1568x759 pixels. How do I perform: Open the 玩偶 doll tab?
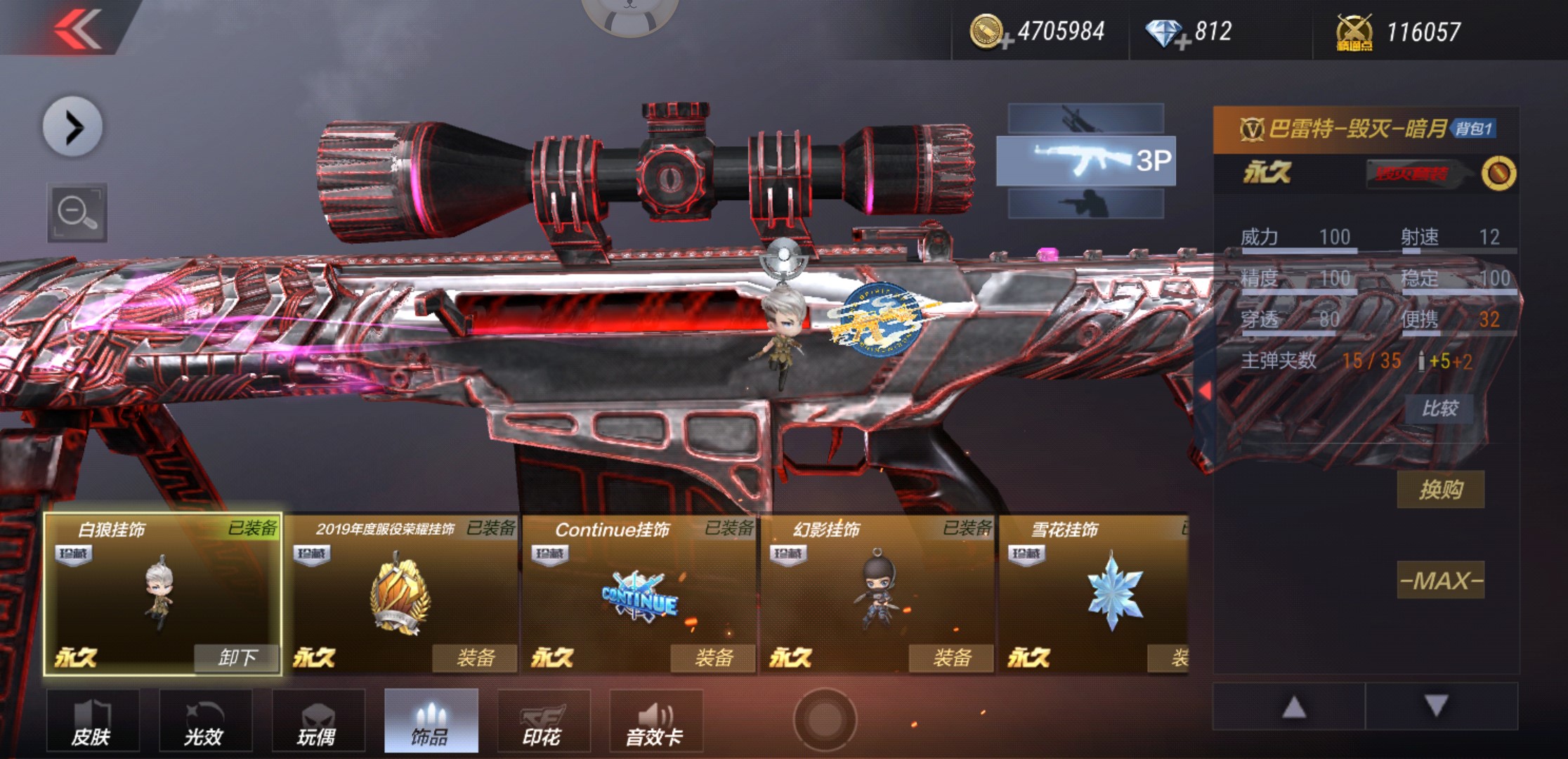click(318, 720)
